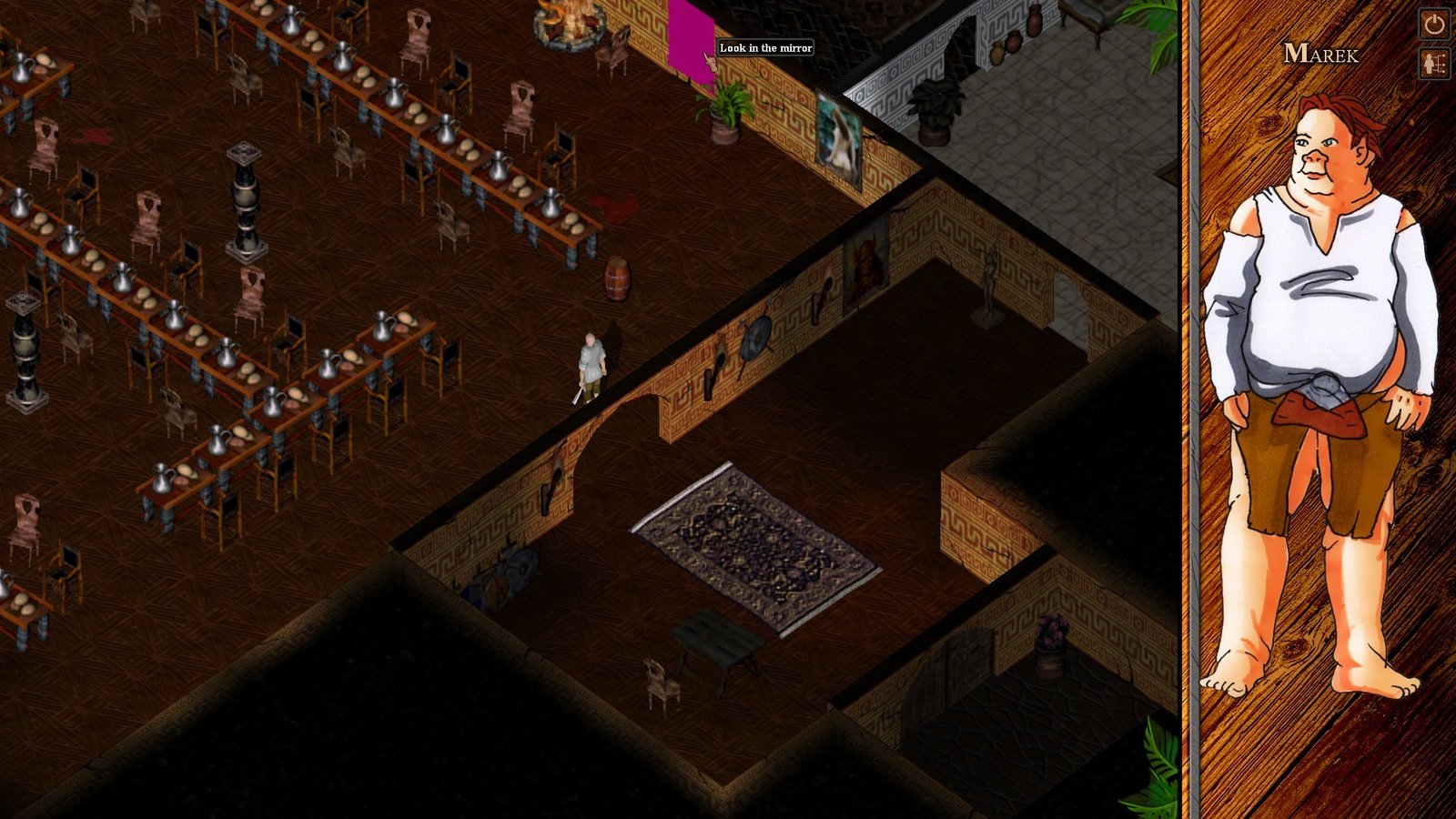Click the Look in the mirror tooltip
This screenshot has width=1456, height=819.
pos(764,47)
